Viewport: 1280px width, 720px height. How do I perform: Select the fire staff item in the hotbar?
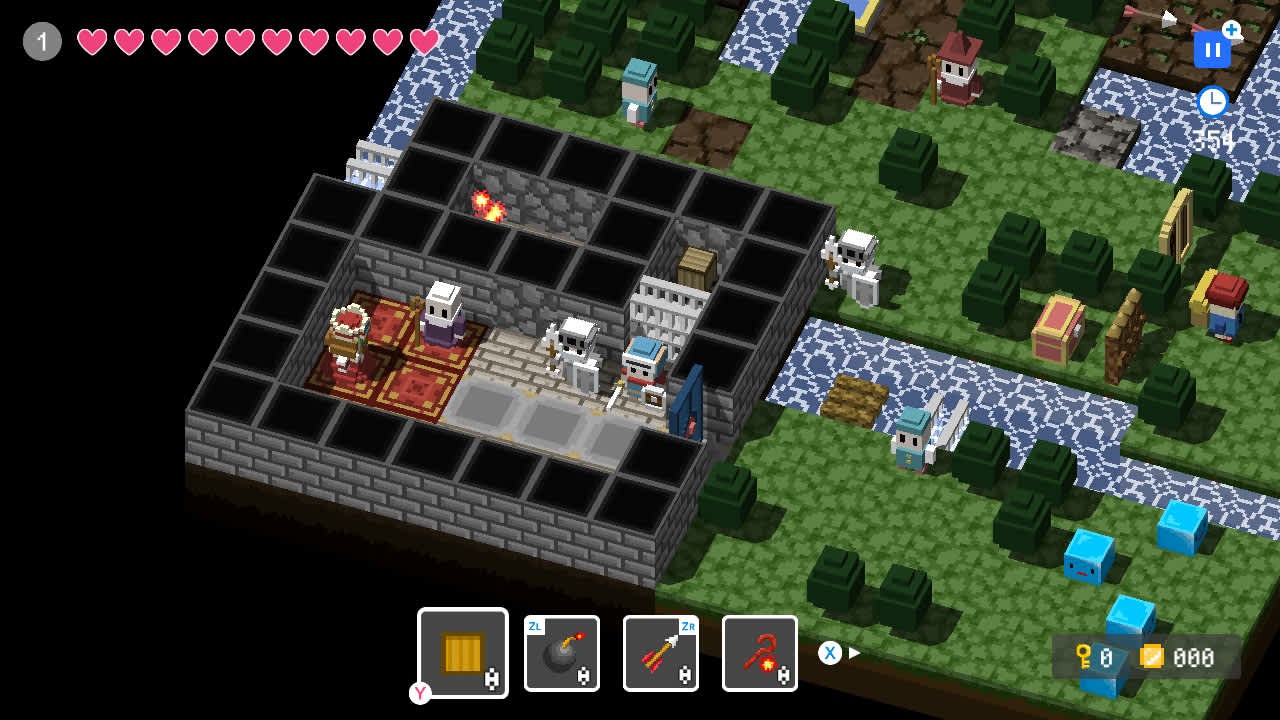coord(760,653)
